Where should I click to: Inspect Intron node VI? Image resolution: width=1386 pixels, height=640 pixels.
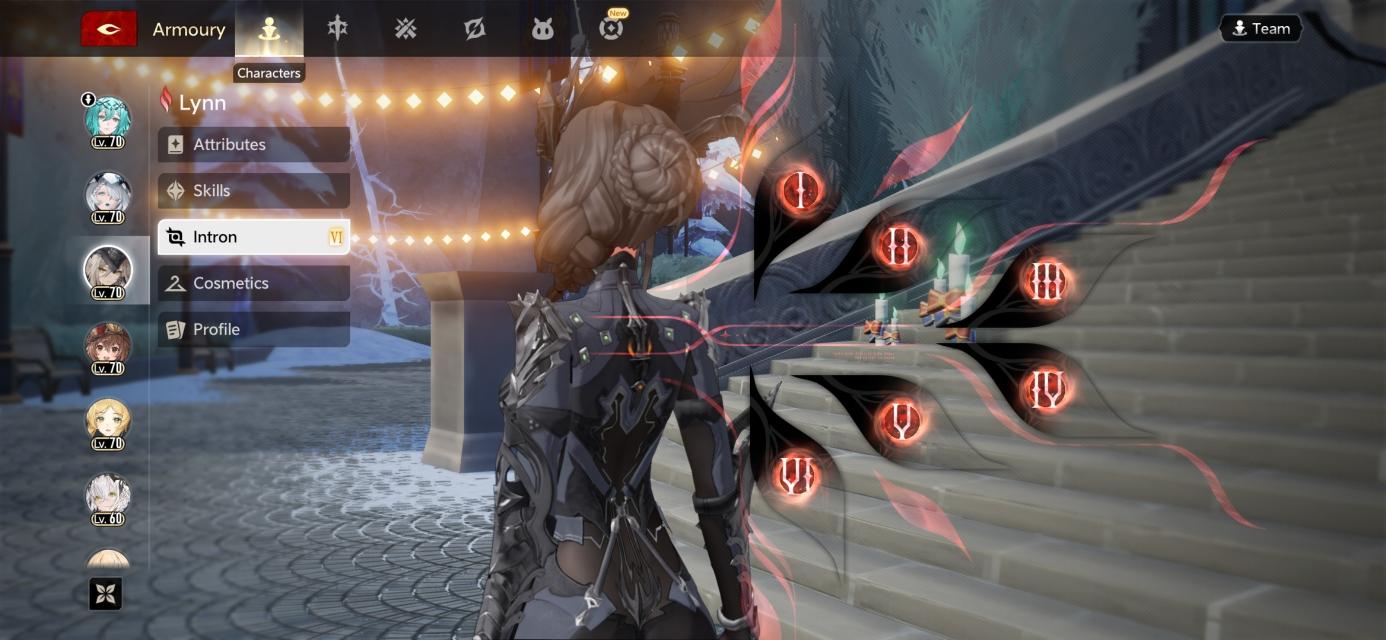pos(797,475)
